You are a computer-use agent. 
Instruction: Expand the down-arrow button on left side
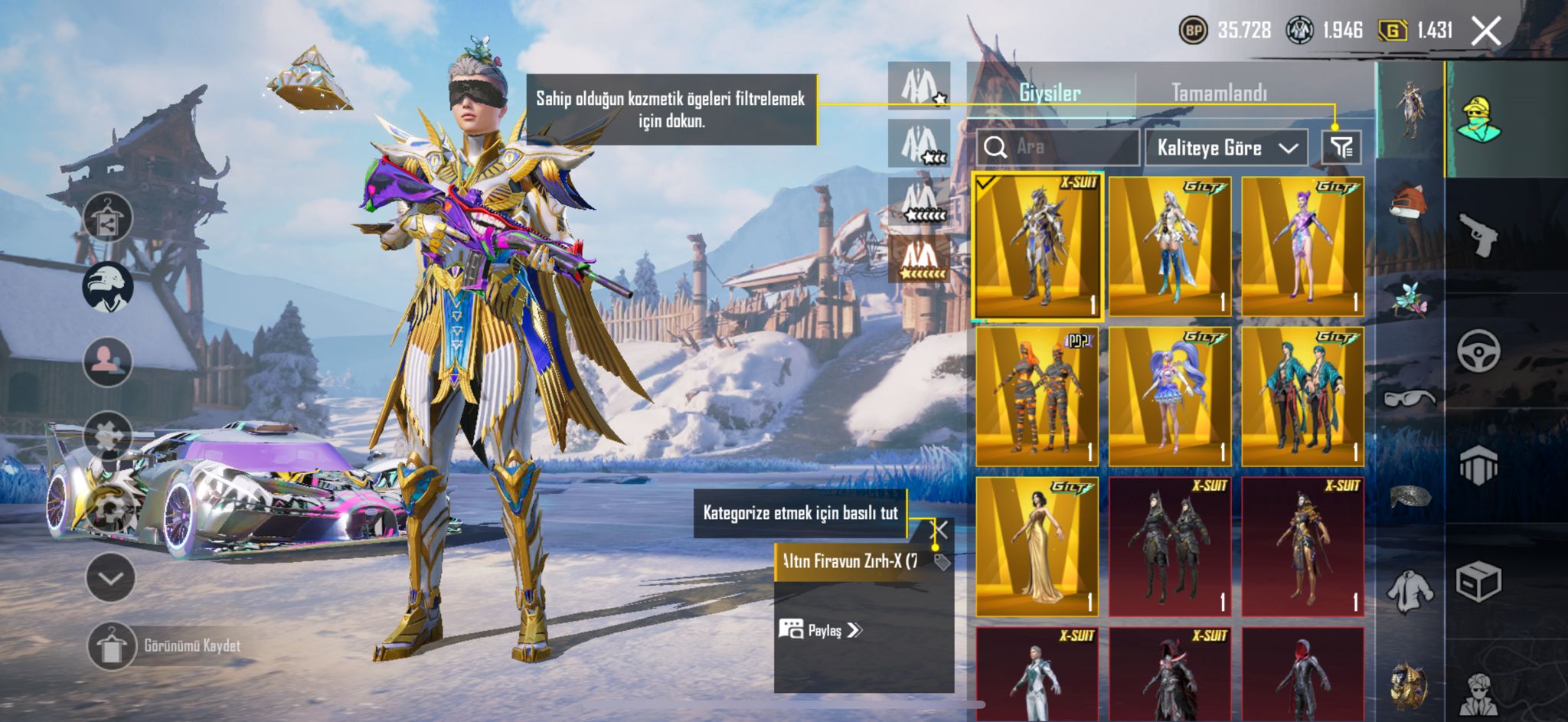(x=111, y=578)
